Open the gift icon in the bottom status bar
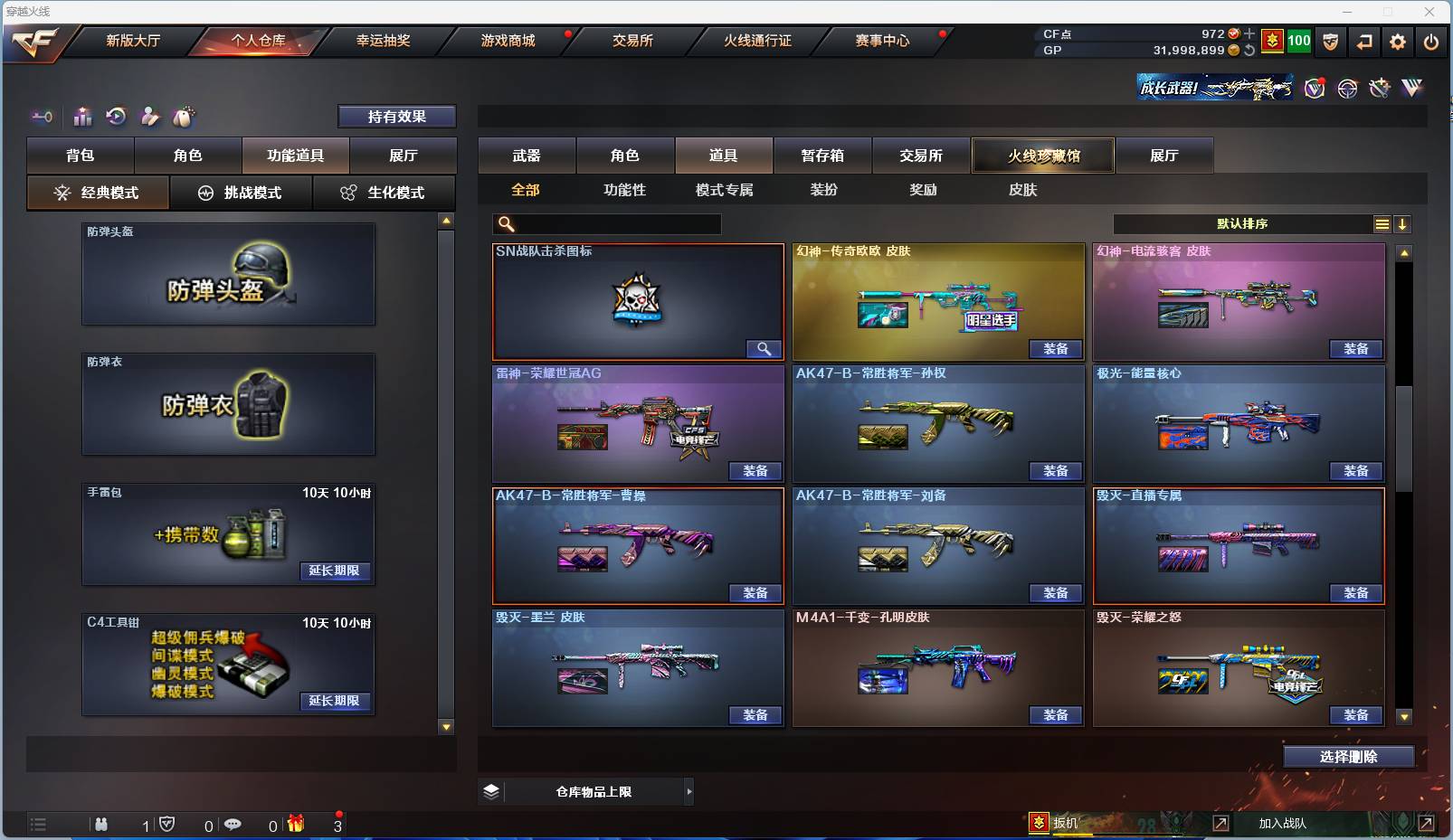Image resolution: width=1453 pixels, height=840 pixels. click(x=295, y=824)
